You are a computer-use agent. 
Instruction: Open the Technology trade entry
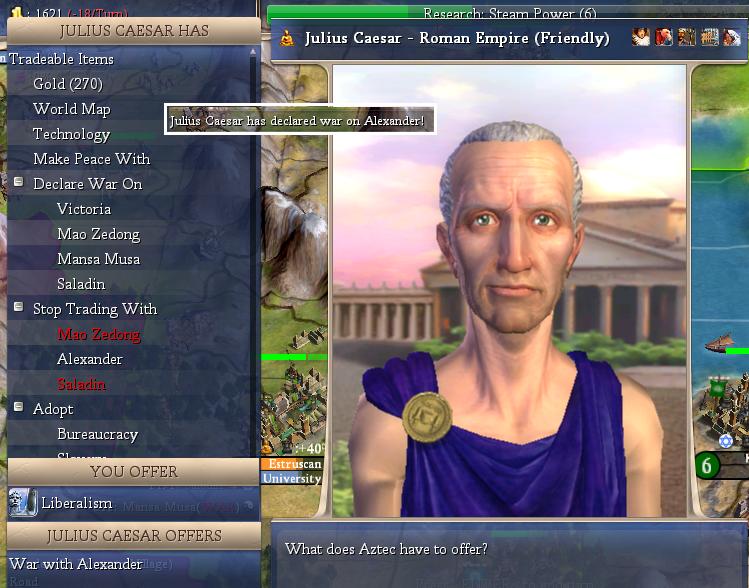71,134
